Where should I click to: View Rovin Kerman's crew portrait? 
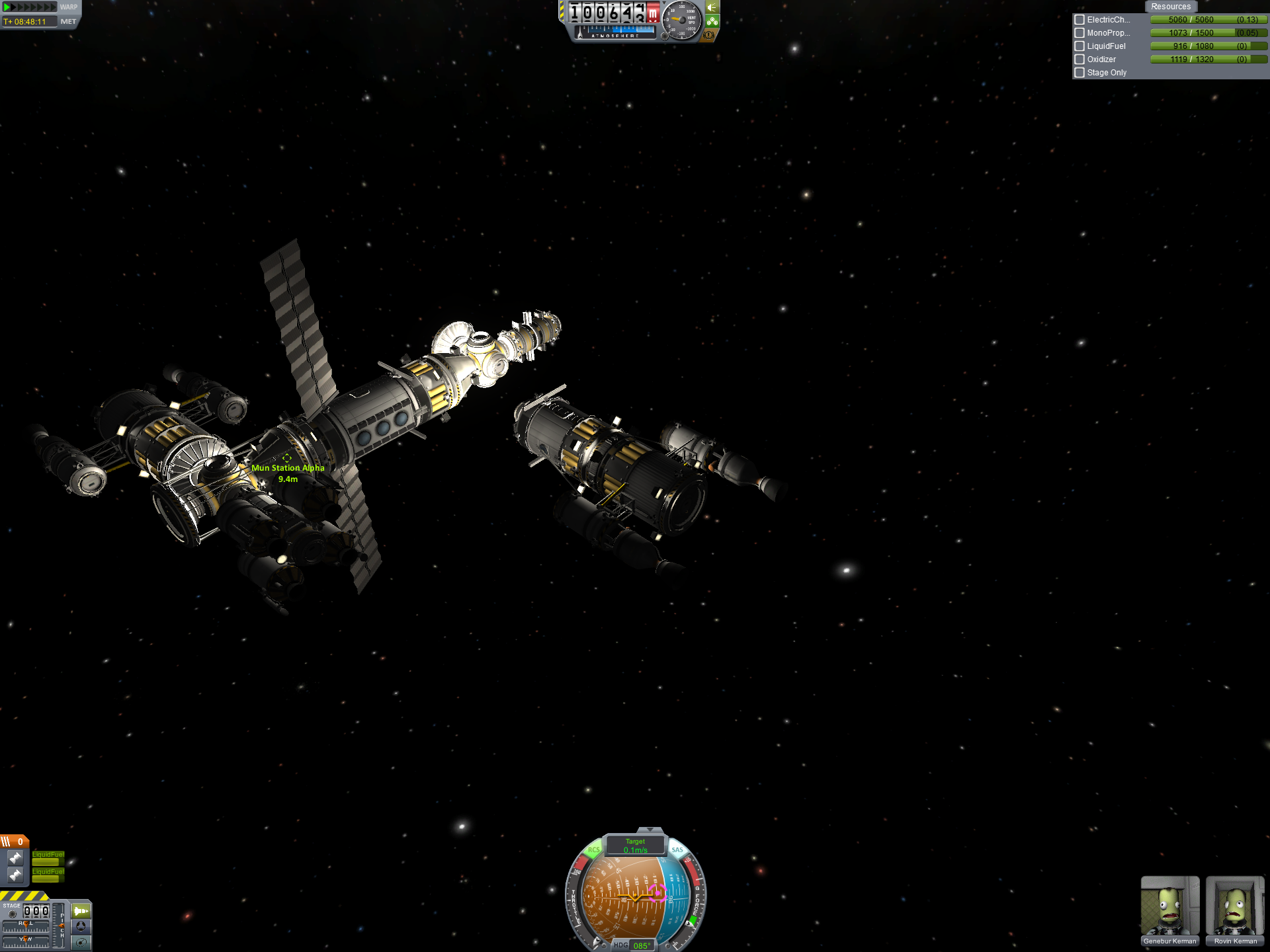pos(1234,907)
